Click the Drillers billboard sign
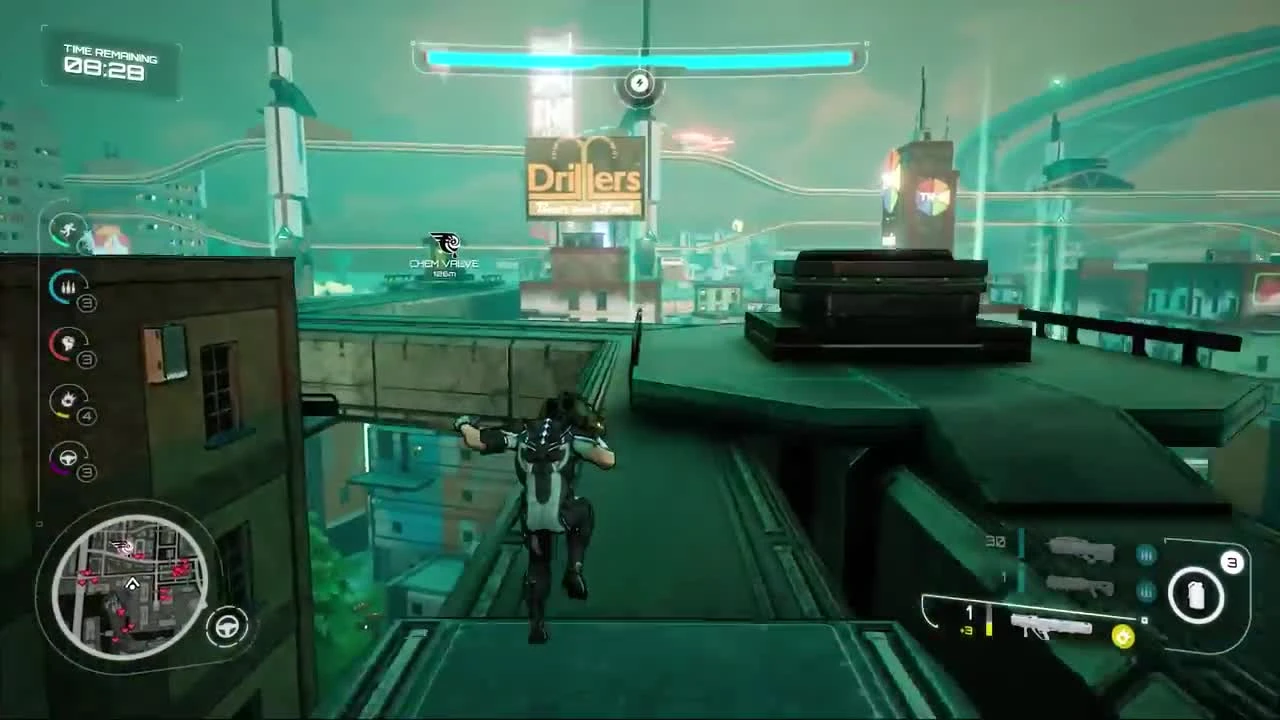The image size is (1280, 720). (583, 177)
